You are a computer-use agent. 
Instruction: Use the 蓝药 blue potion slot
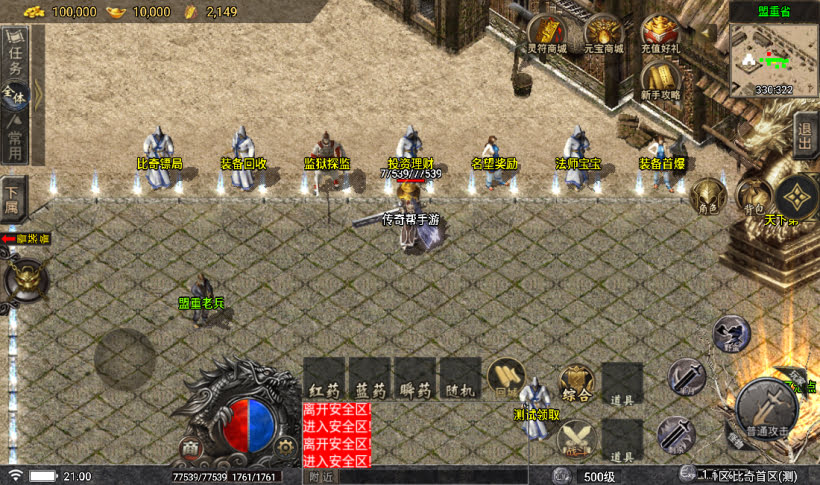pos(370,380)
